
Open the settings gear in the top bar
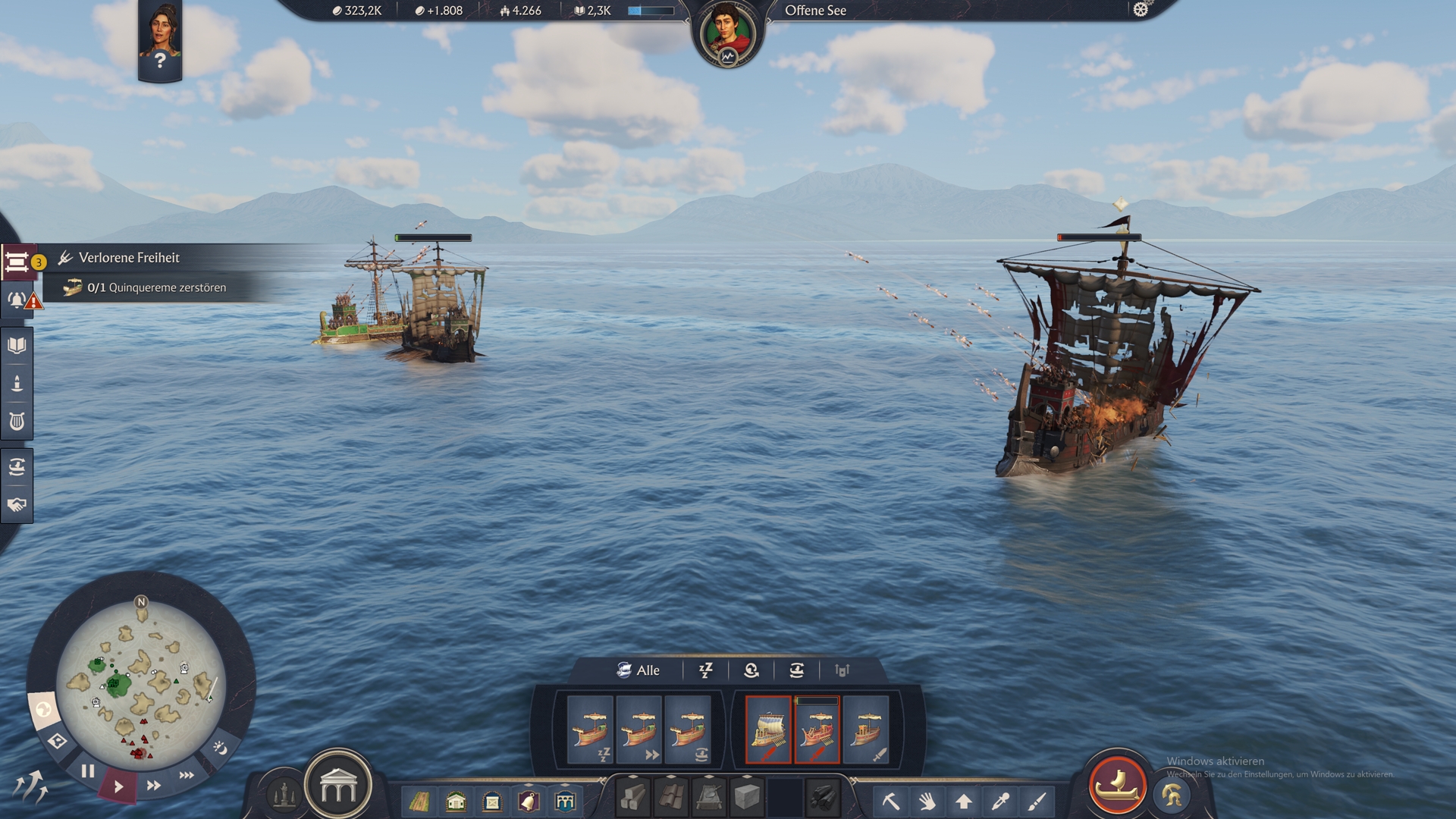pyautogui.click(x=1141, y=10)
